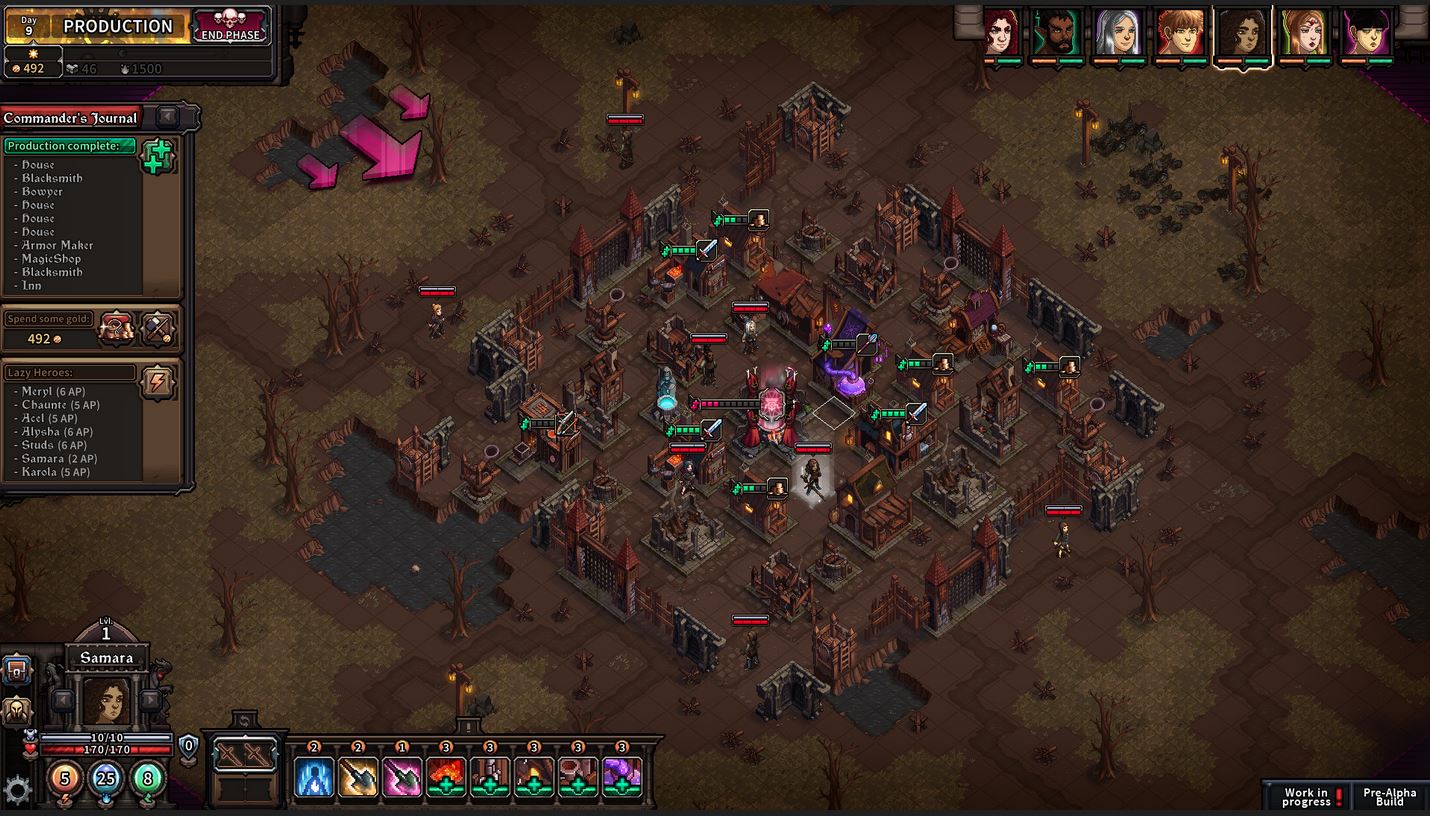Screen dimensions: 1430x816
Task: End the current Production phase
Action: pyautogui.click(x=231, y=26)
